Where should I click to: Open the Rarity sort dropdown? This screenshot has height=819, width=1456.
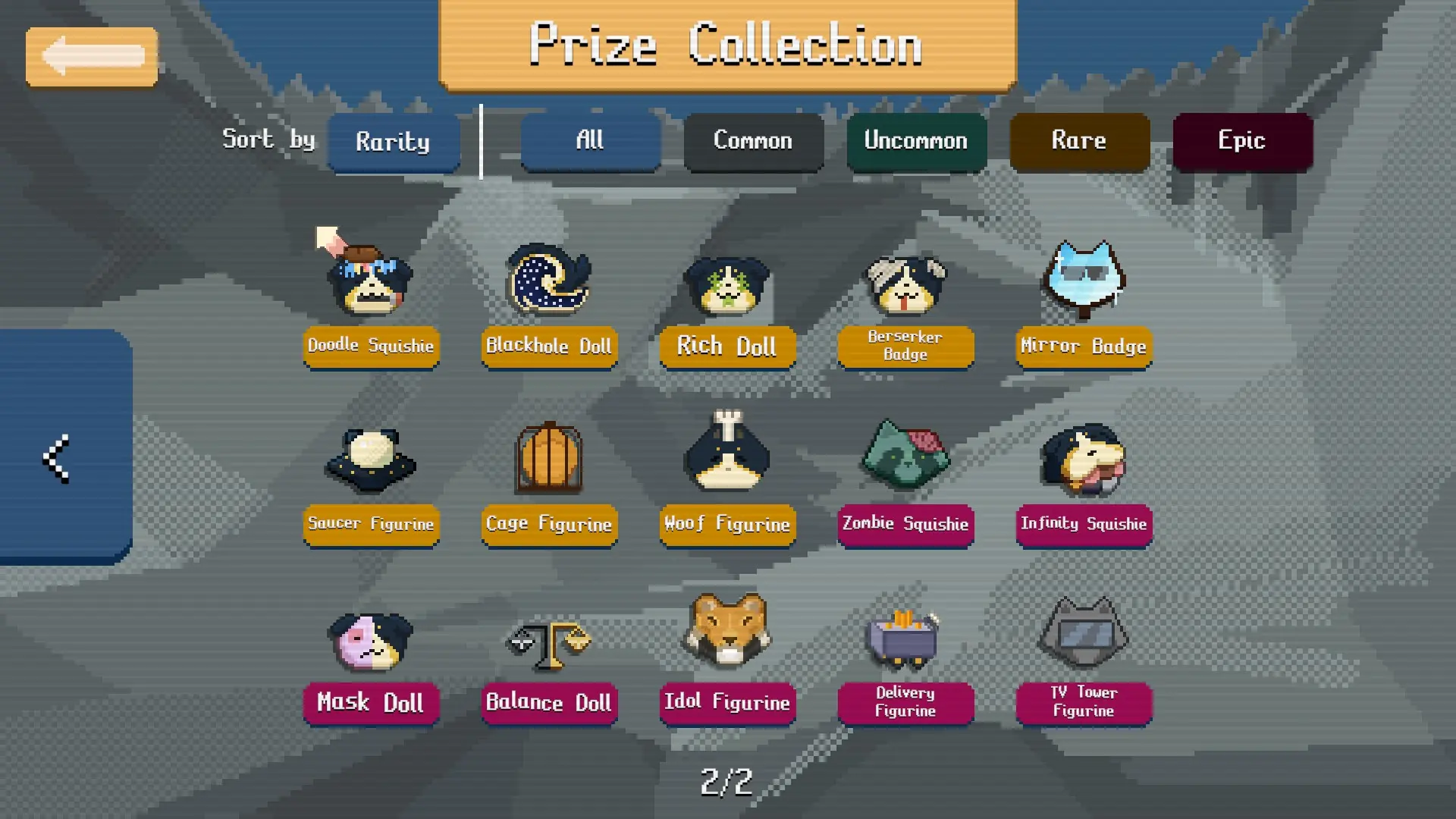click(394, 143)
